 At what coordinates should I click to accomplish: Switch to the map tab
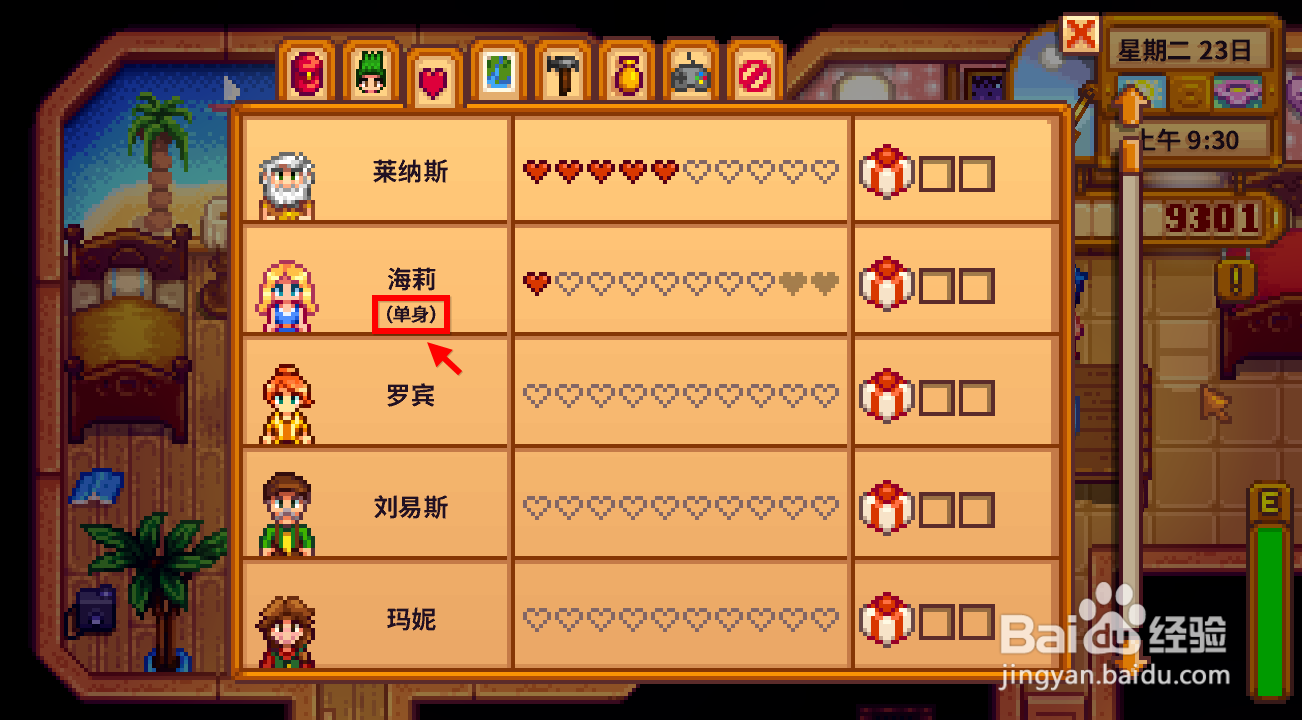coord(497,73)
